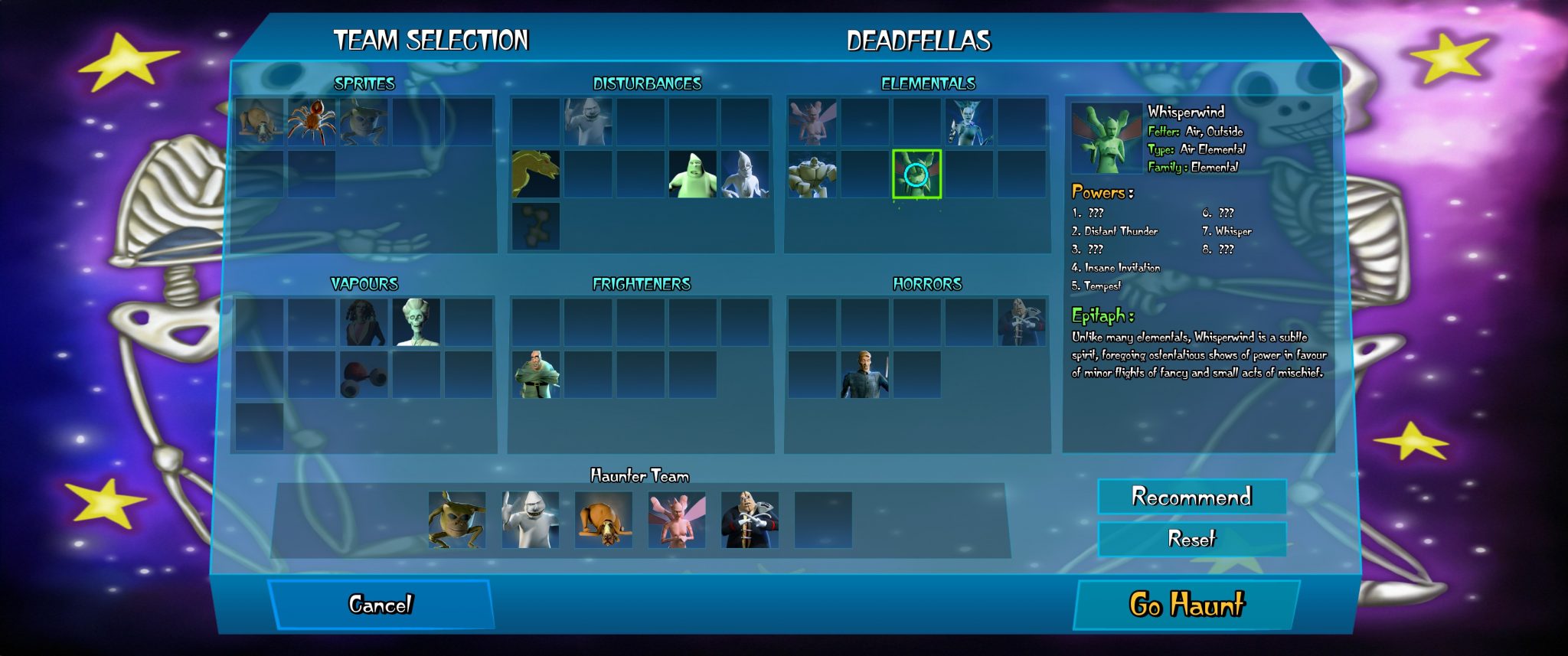This screenshot has width=1568, height=656.
Task: Pick the dreadlocked woman vapour
Action: point(364,322)
